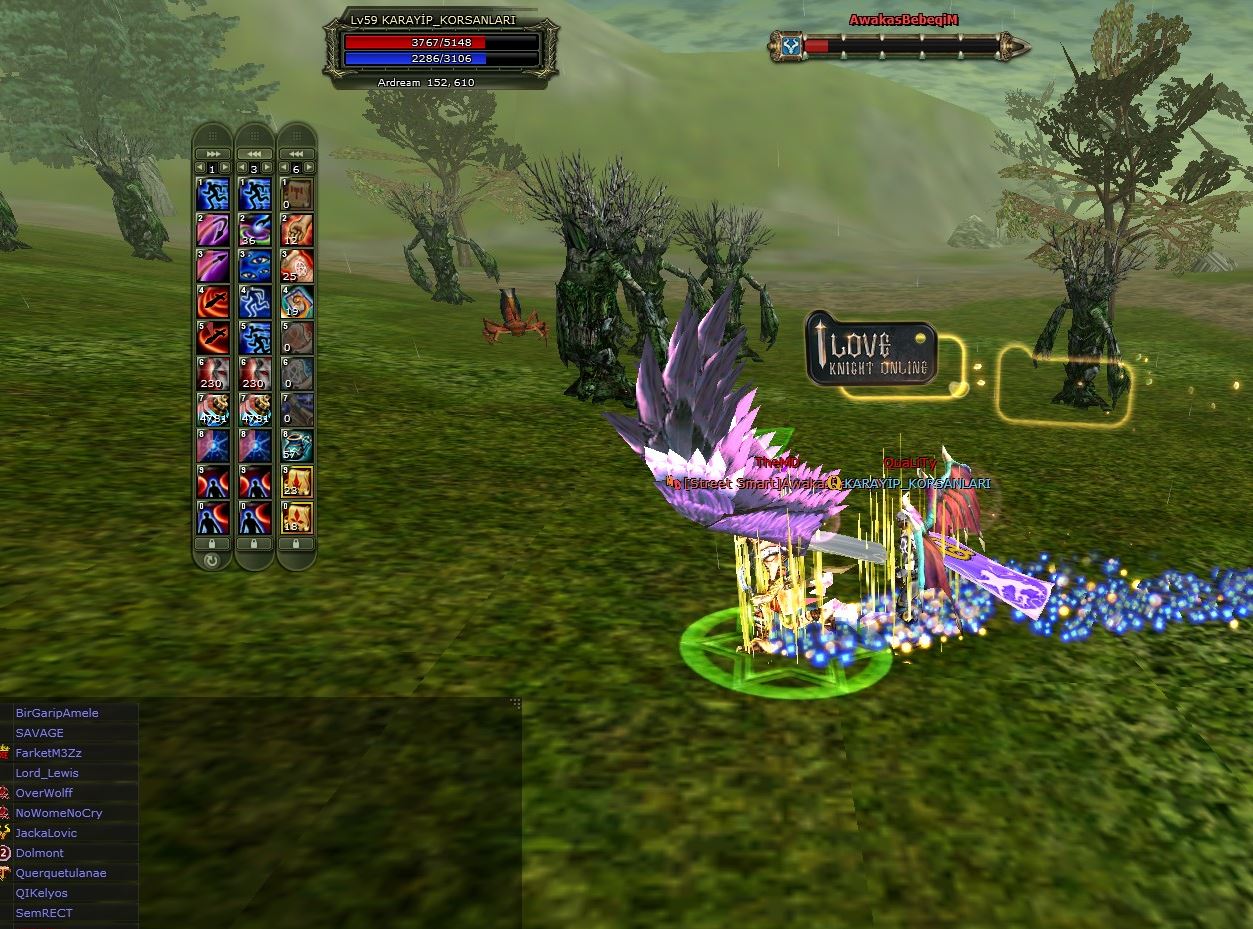Click the chat panel's dotted corner grip
Image resolution: width=1253 pixels, height=929 pixels.
coord(516,703)
